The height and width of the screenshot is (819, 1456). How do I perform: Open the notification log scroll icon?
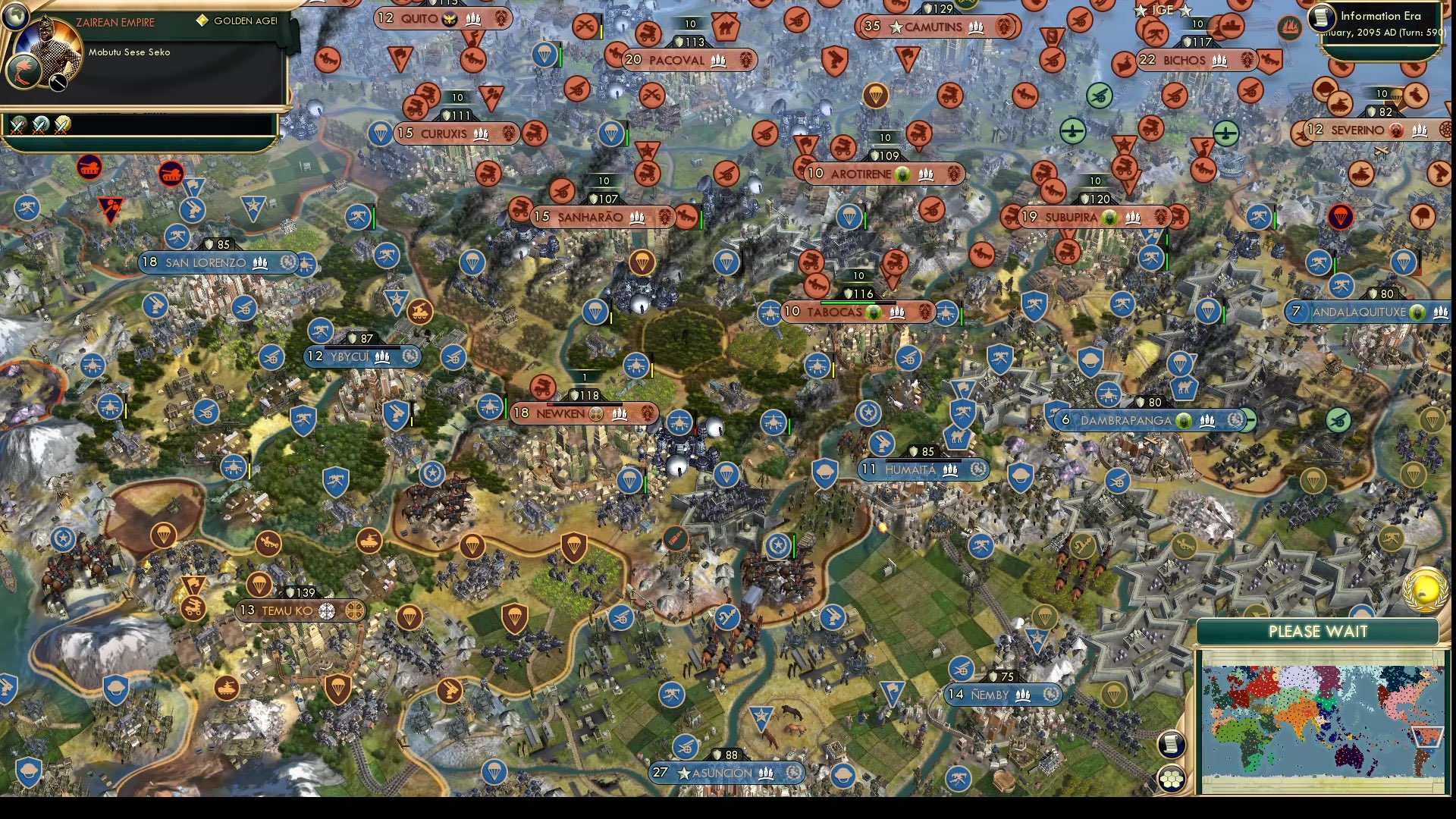(1172, 744)
